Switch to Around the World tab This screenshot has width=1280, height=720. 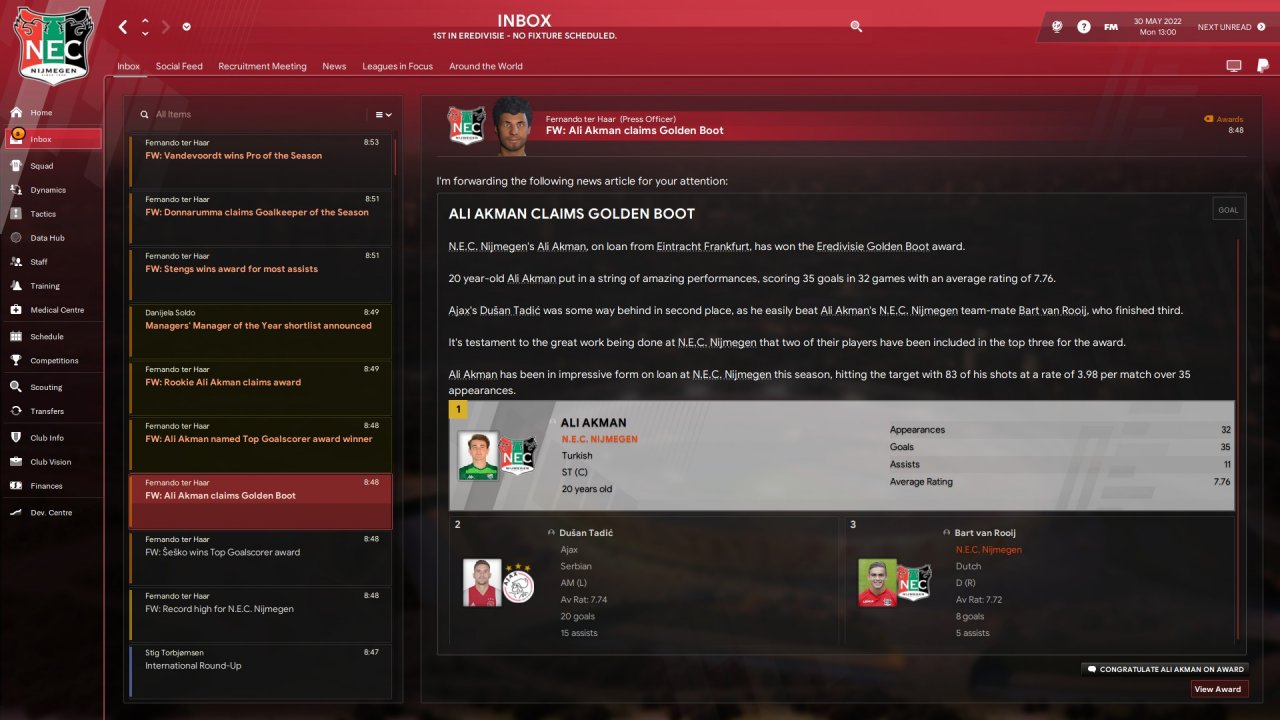click(x=486, y=66)
